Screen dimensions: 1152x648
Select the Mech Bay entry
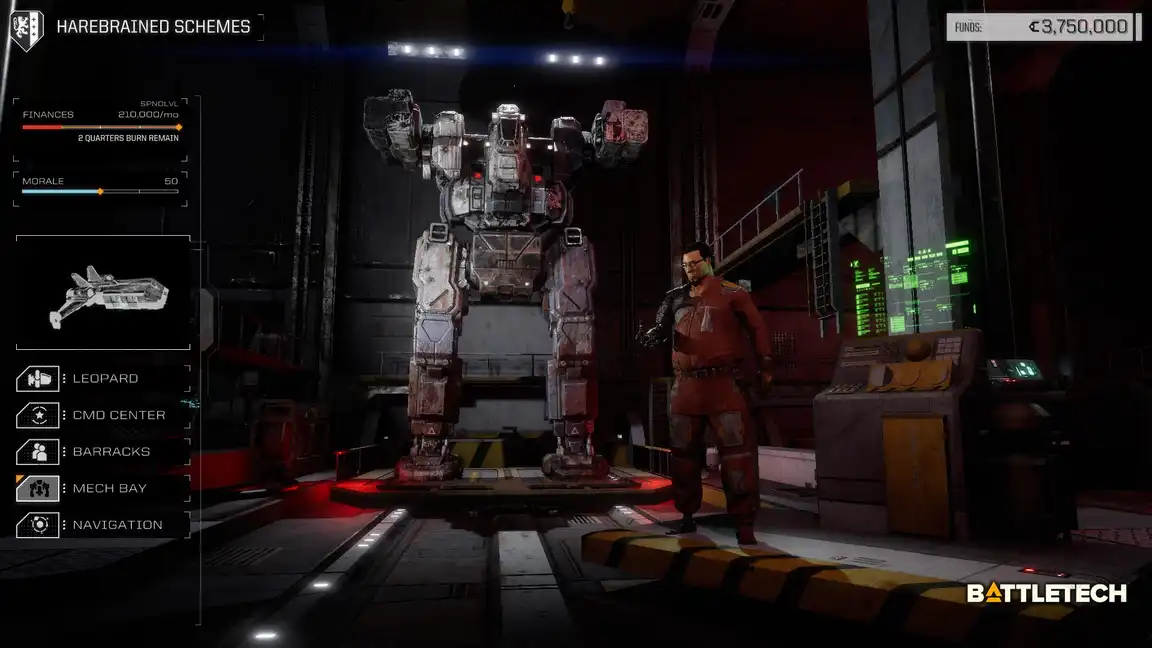pyautogui.click(x=103, y=488)
